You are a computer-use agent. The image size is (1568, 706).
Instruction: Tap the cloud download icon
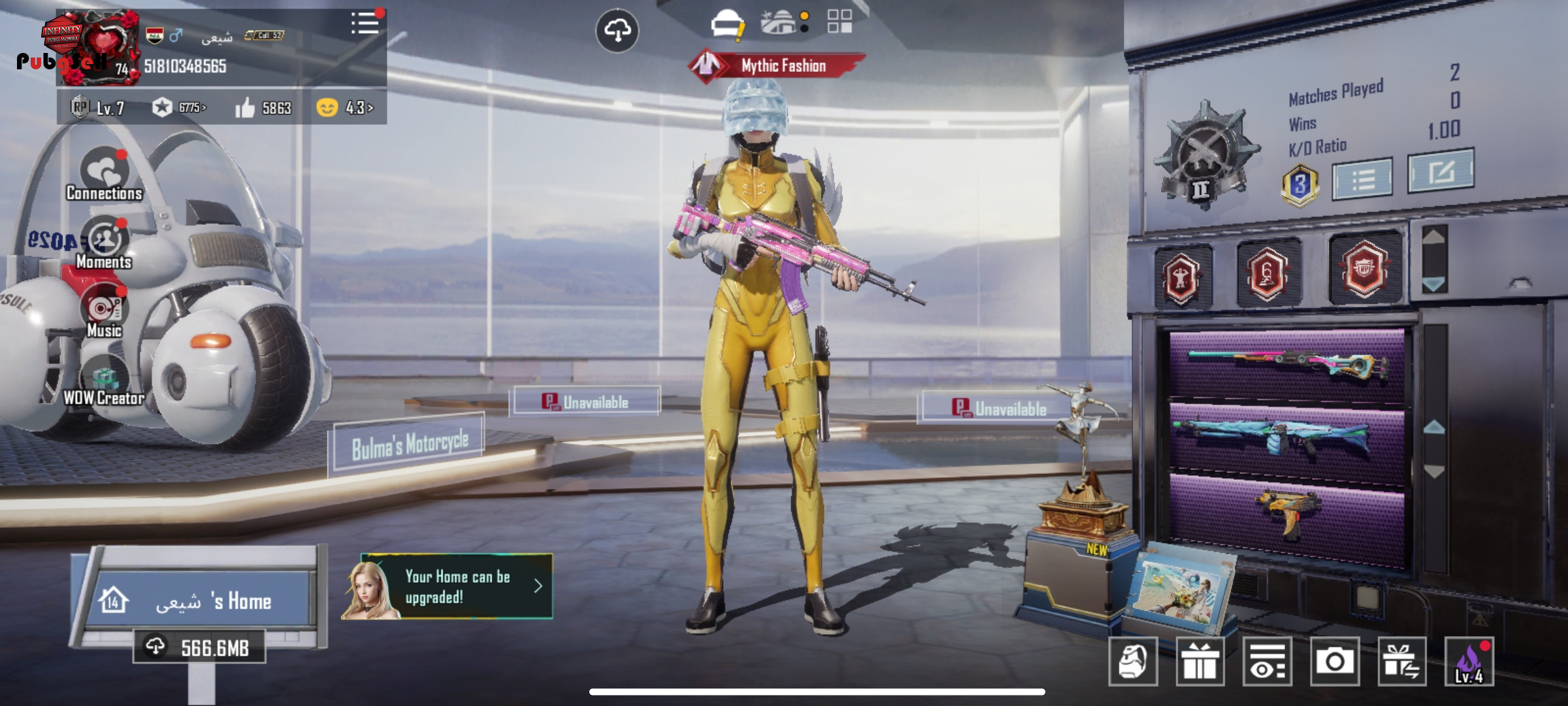617,30
